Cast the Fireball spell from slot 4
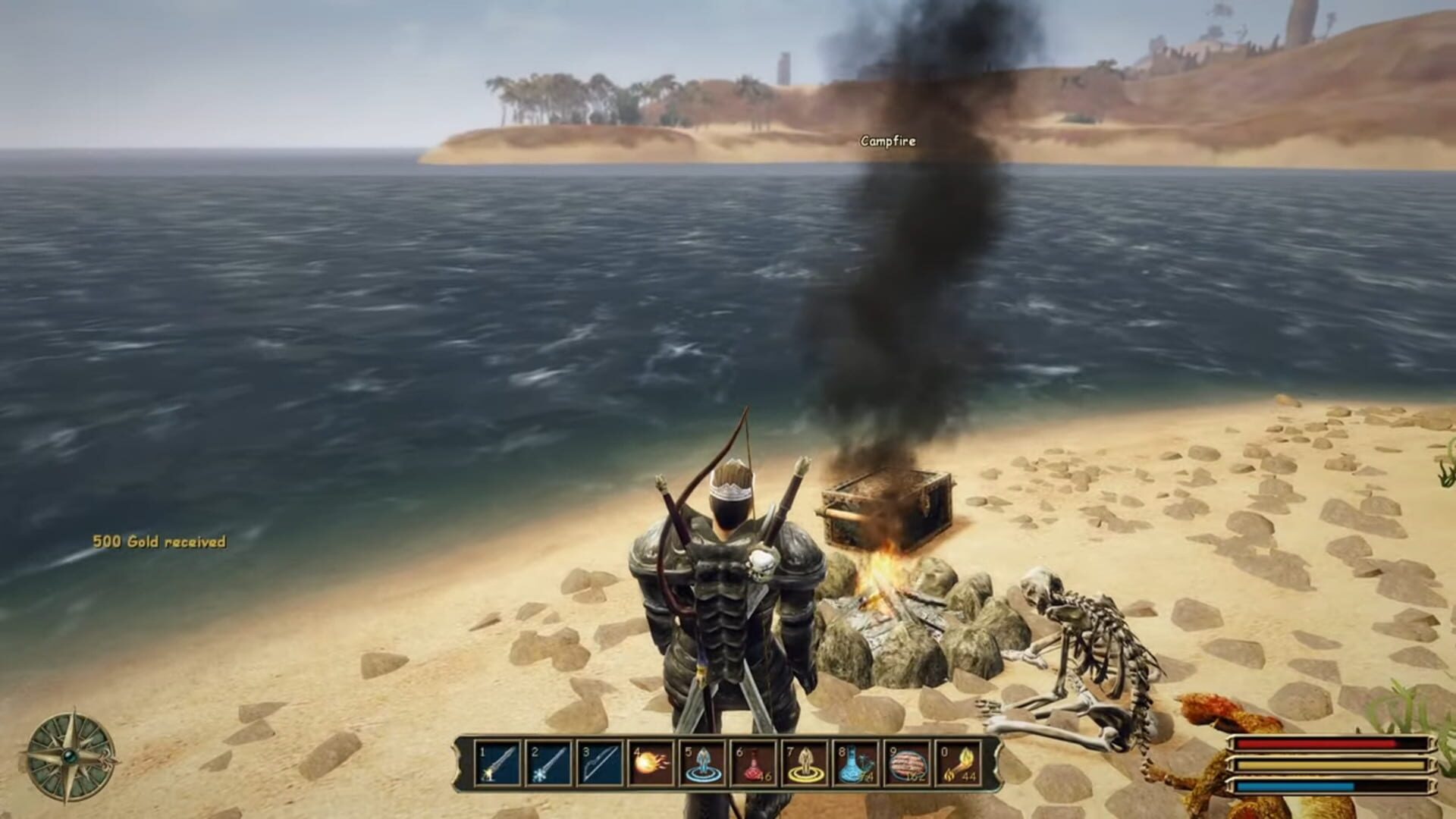 click(x=648, y=762)
